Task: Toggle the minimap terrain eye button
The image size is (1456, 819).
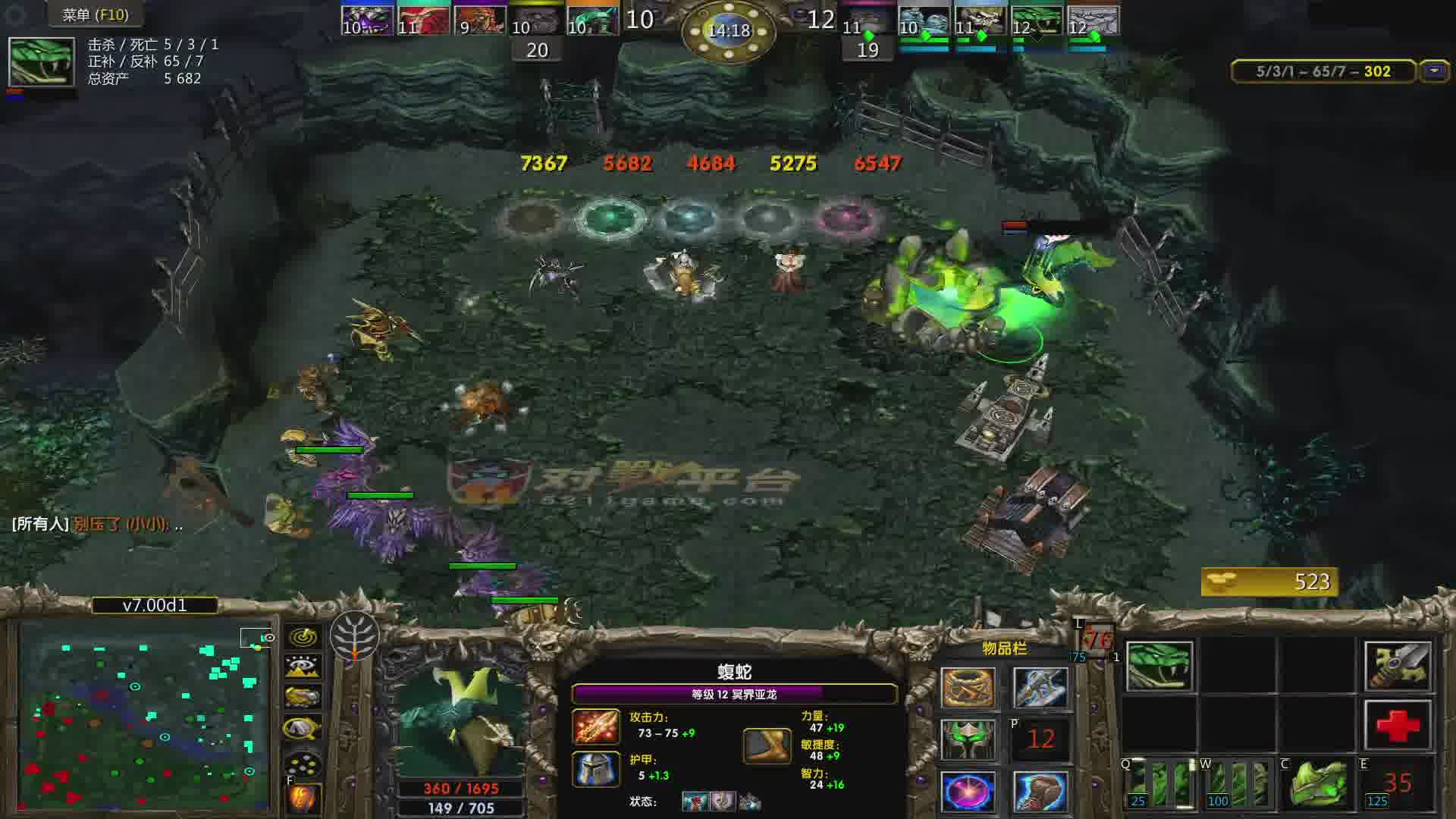Action: (303, 667)
